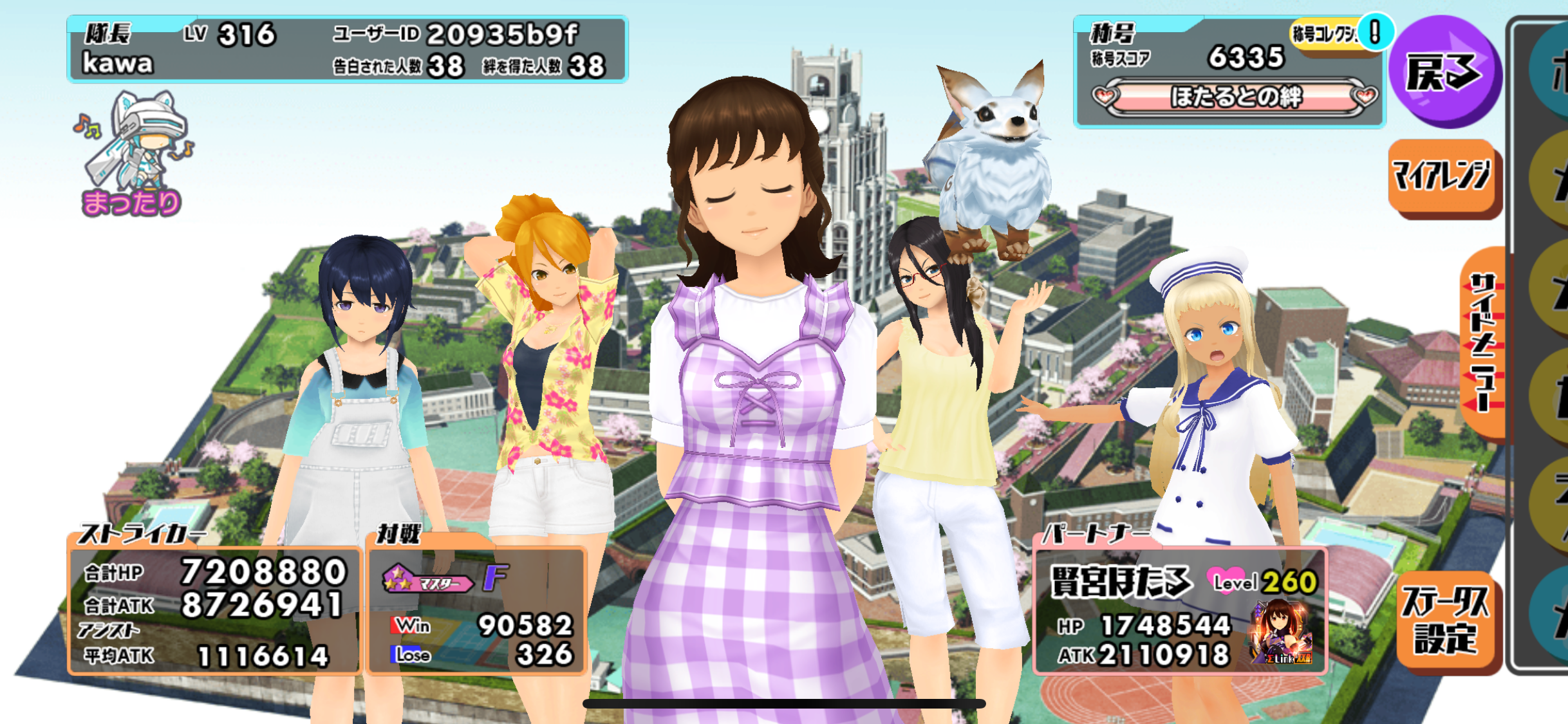Tap the まったり mood mascot icon

[x=133, y=154]
